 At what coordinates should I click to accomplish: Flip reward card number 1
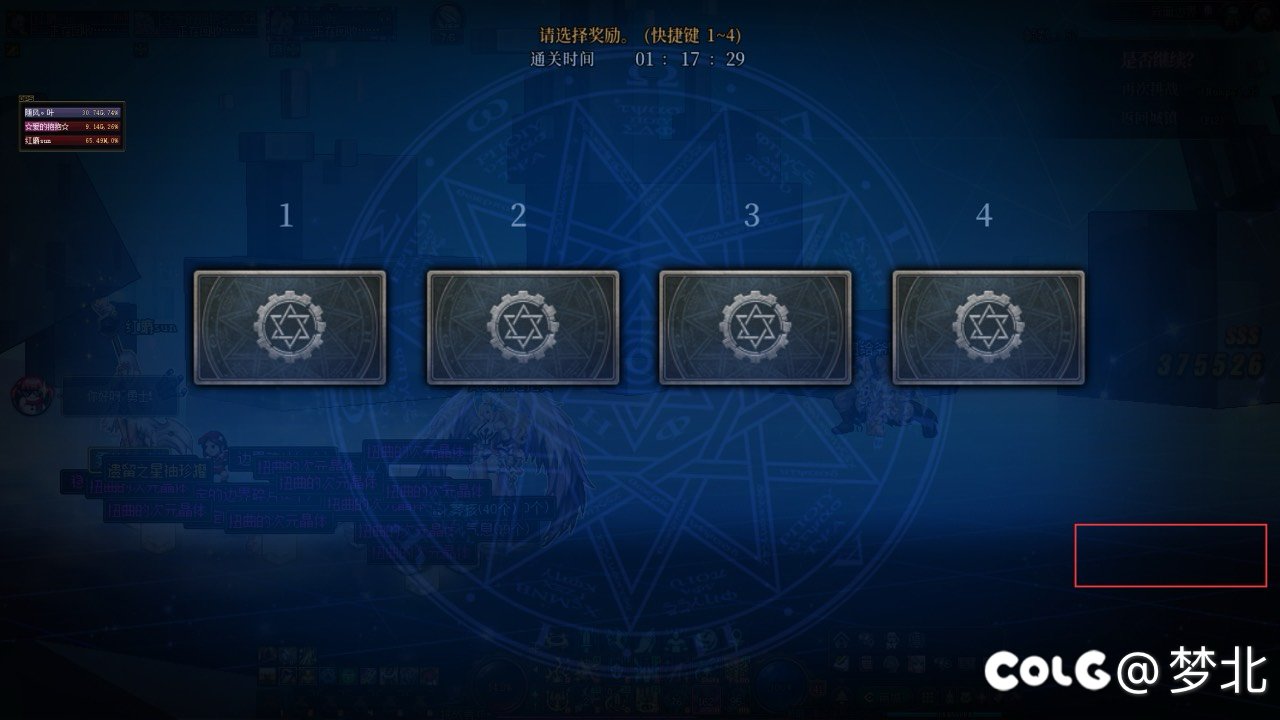tap(288, 325)
